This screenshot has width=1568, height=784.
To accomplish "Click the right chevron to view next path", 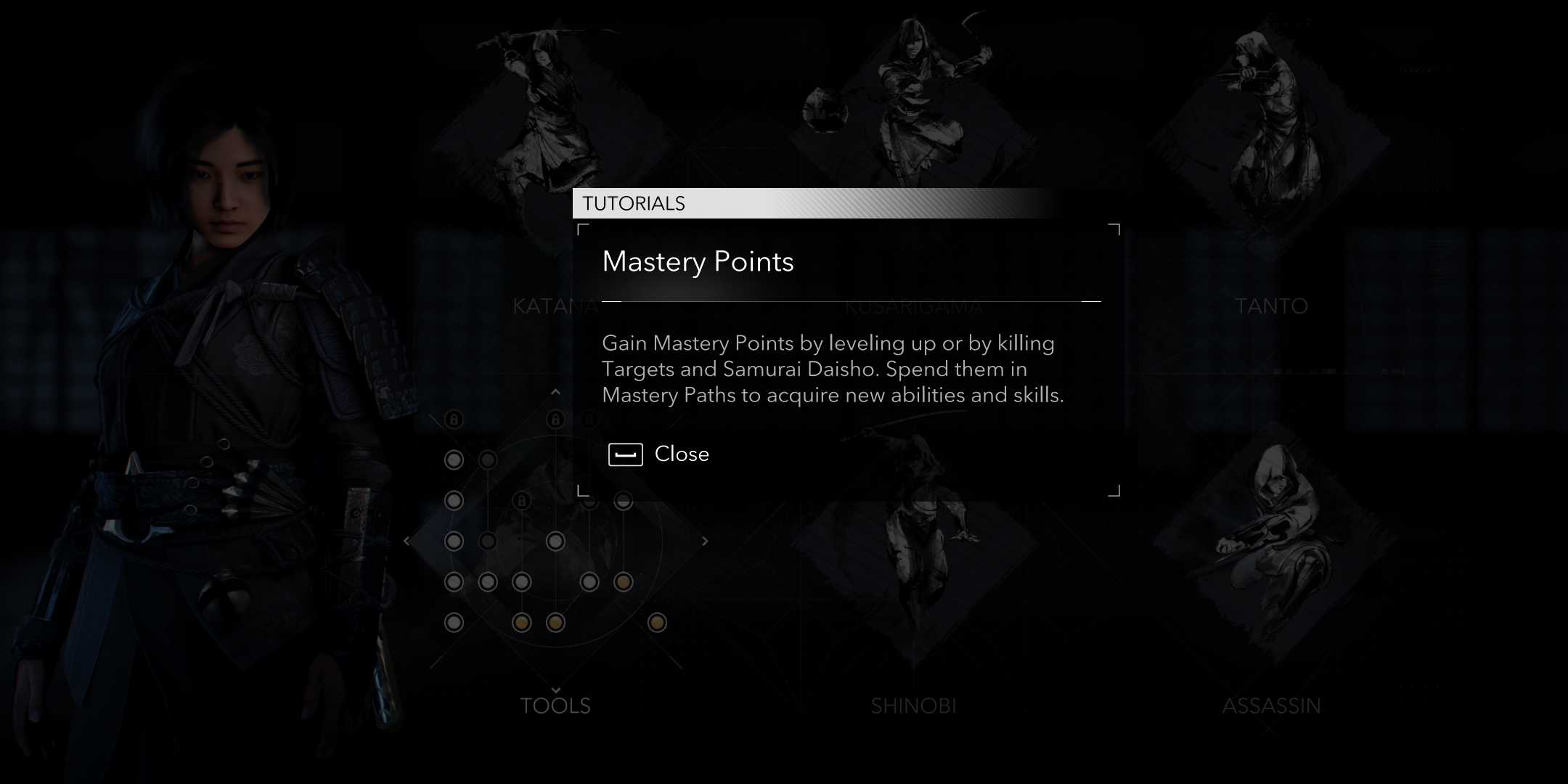I will (705, 542).
